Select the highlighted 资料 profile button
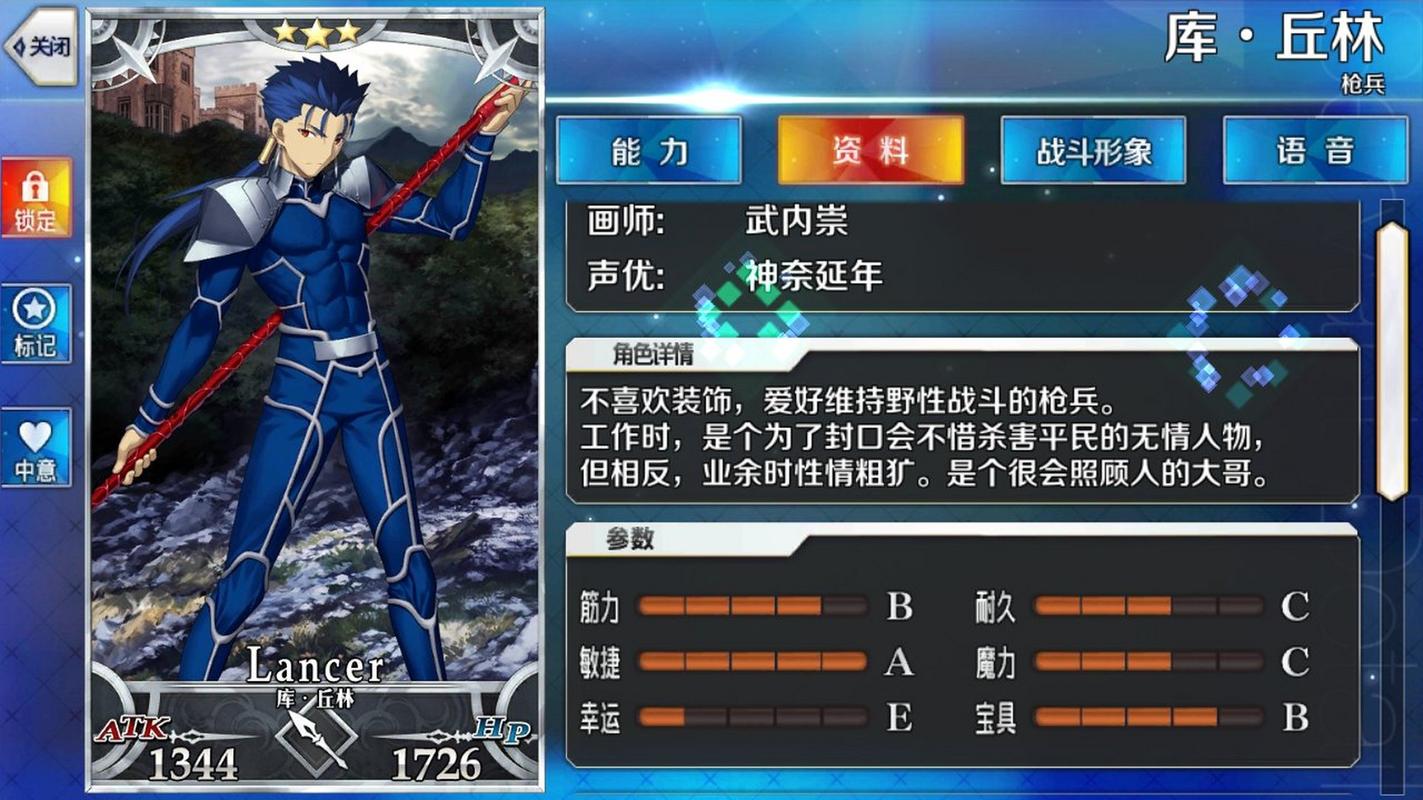Screen dimensions: 1423x800 [870, 149]
